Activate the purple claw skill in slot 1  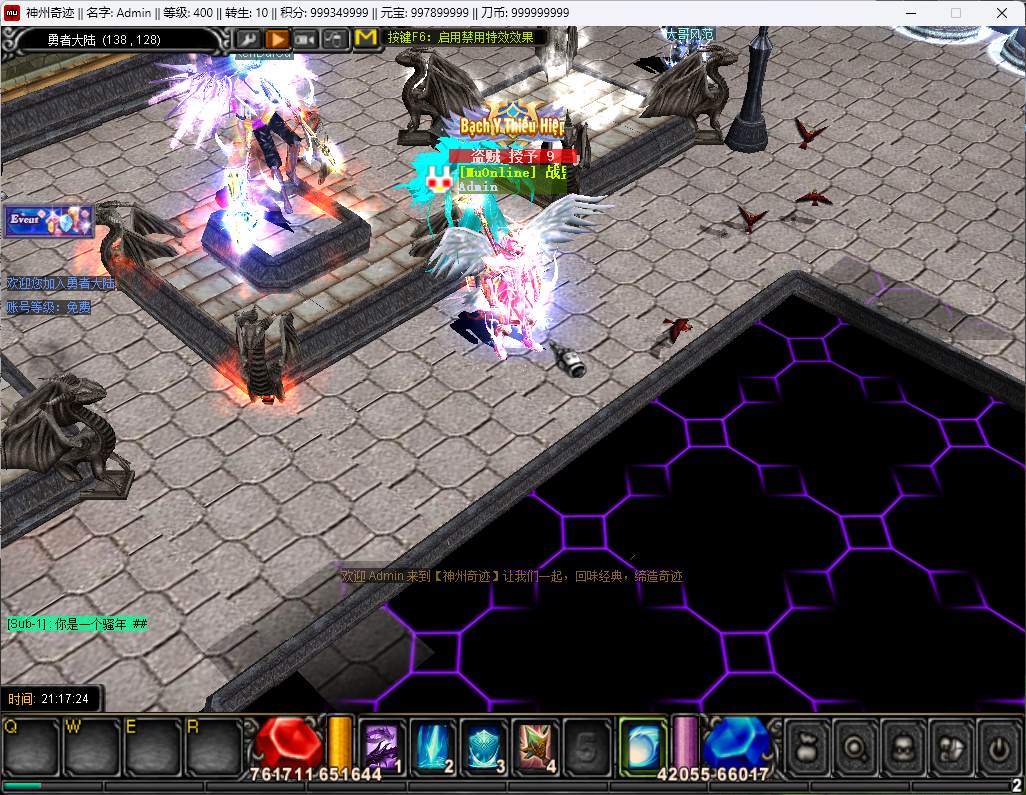tap(382, 746)
